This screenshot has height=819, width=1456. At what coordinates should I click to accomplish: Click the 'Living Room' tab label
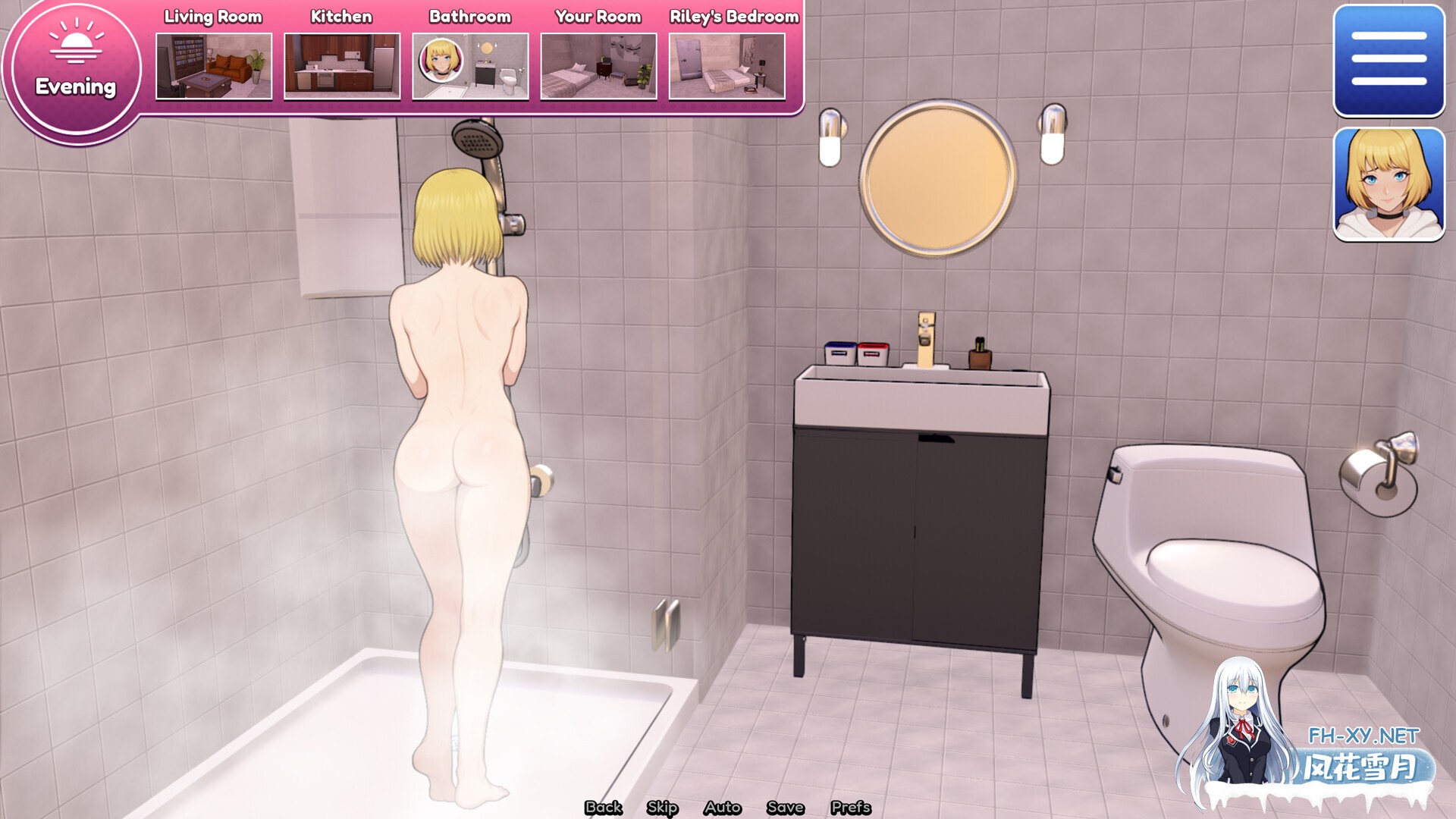click(x=213, y=16)
